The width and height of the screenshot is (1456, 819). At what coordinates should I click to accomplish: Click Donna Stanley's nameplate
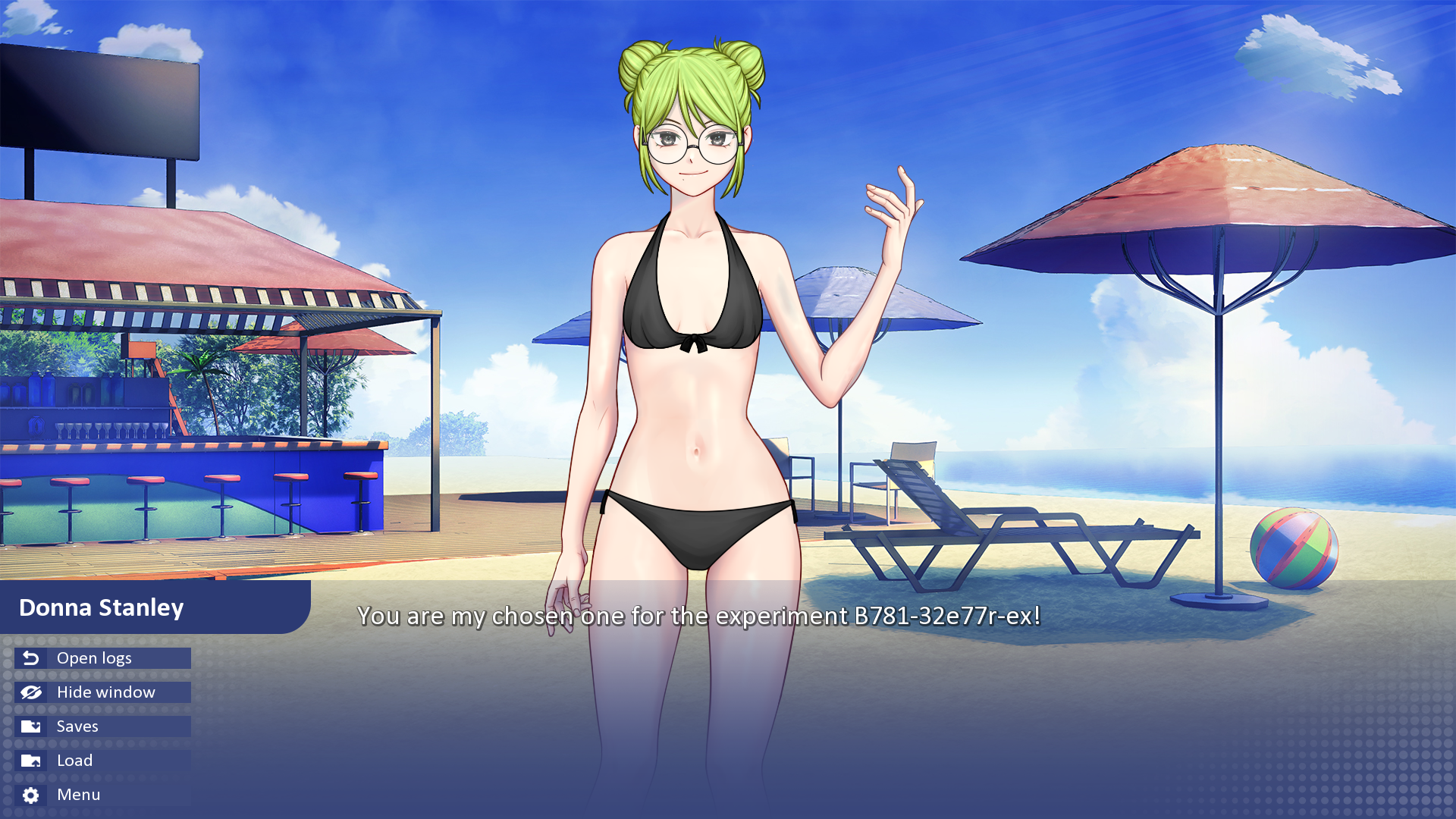point(101,607)
